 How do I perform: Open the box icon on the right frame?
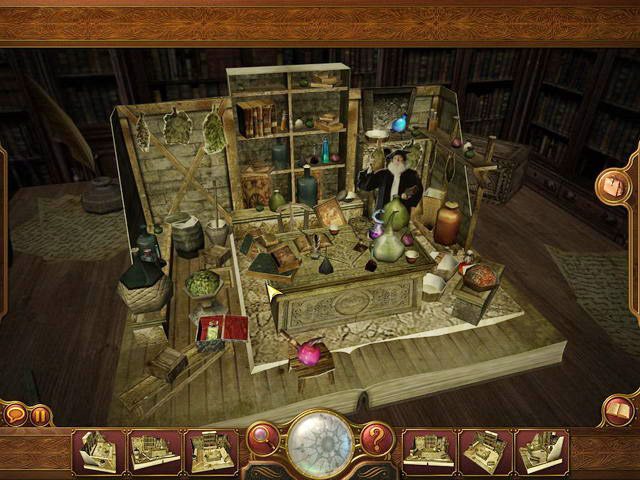611,186
